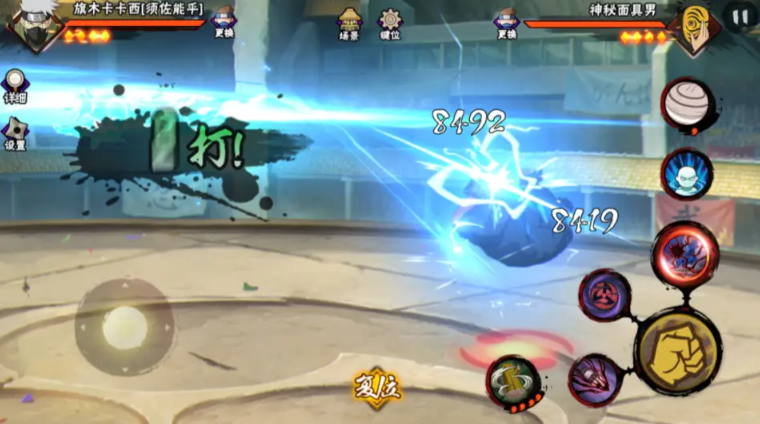Tap the 复位 reset position button
Image resolution: width=760 pixels, height=424 pixels.
pos(377,387)
